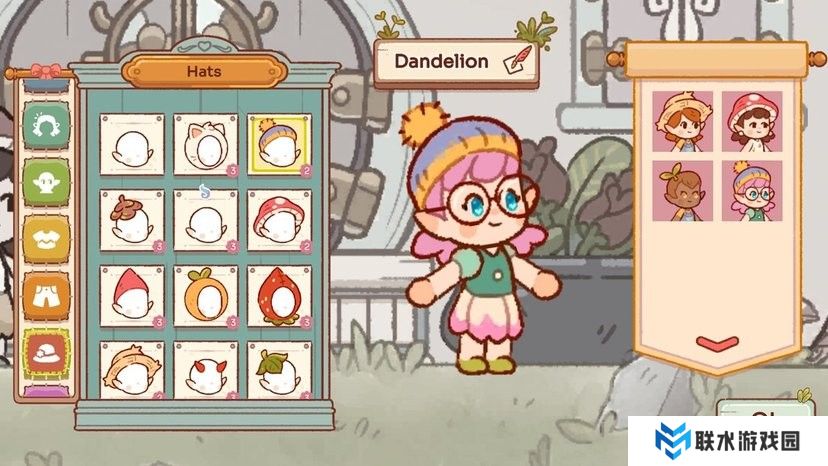This screenshot has height=466, width=828.
Task: Select the red pointed gnome hat
Action: click(x=131, y=296)
